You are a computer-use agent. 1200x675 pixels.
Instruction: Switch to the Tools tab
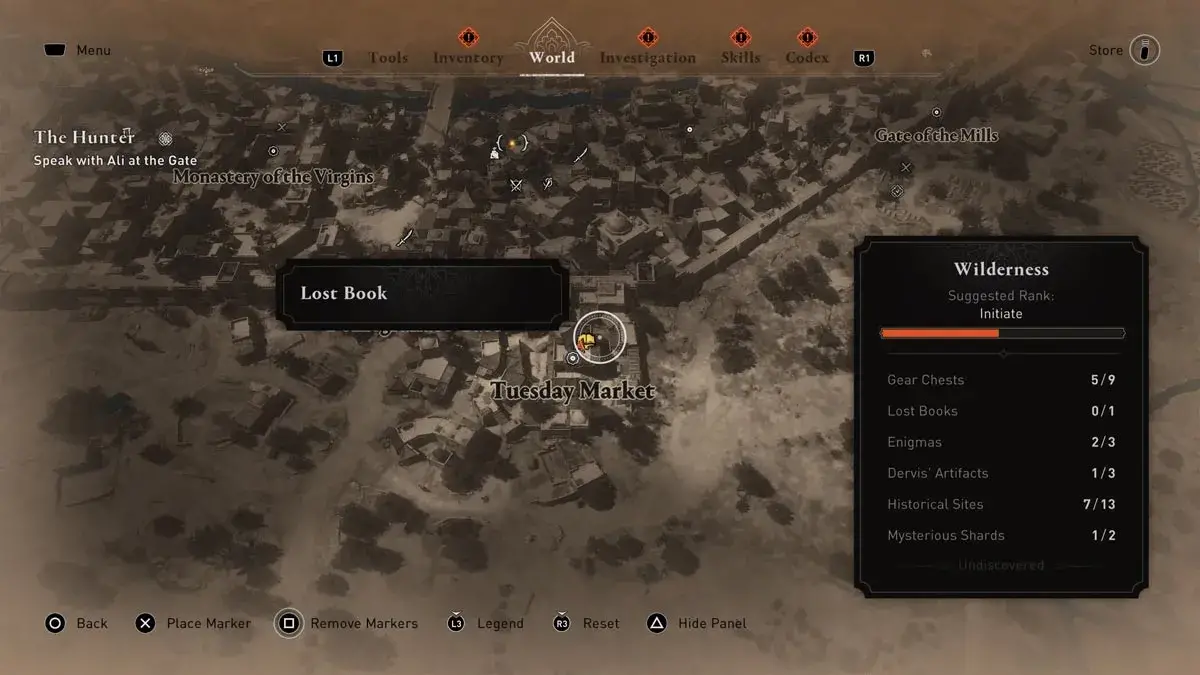388,58
